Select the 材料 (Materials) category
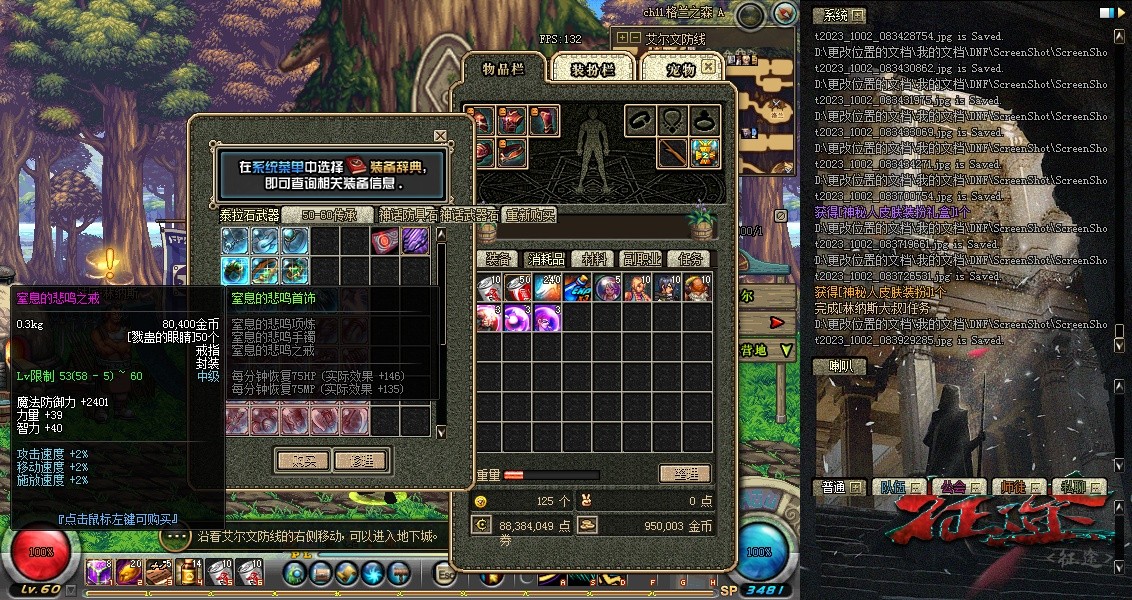The width and height of the screenshot is (1132, 600). coord(593,259)
